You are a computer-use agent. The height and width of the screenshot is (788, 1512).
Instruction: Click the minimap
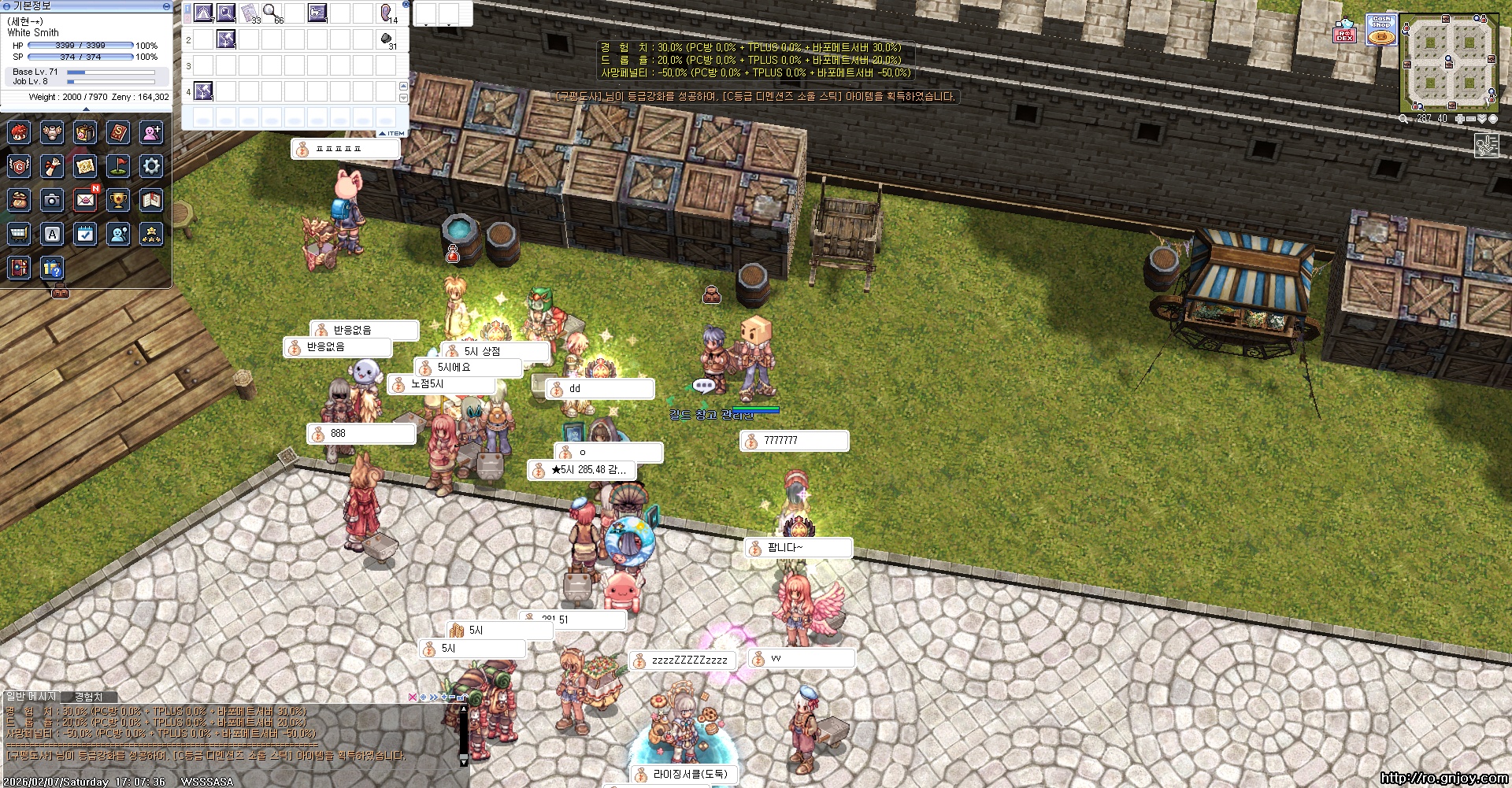point(1448,64)
